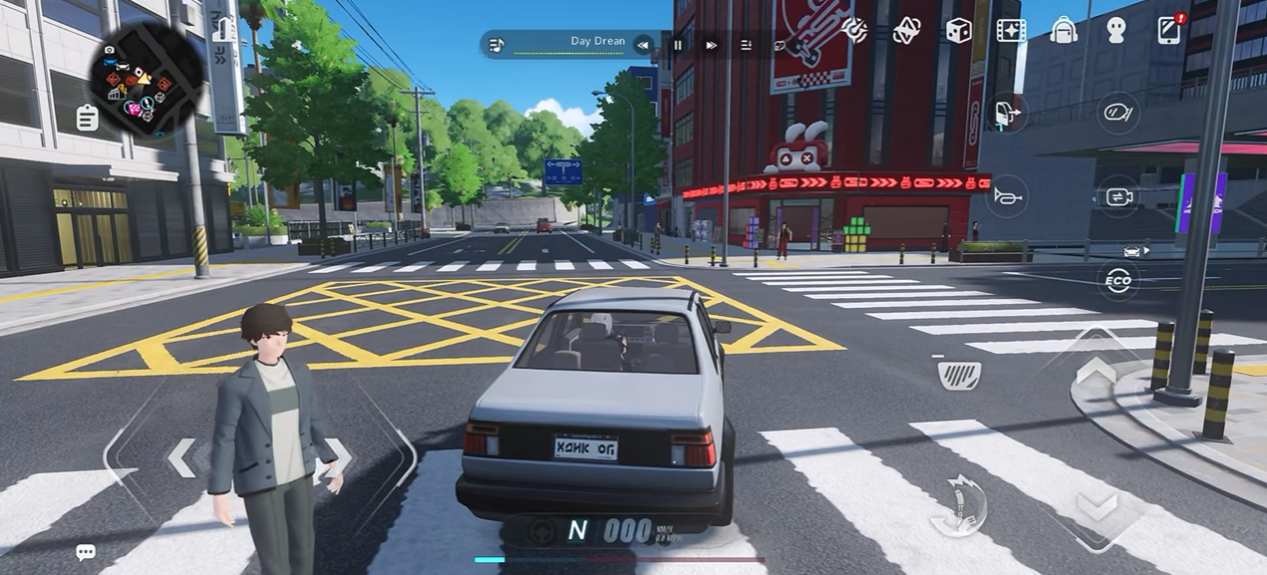Viewport: 1267px width, 575px height.
Task: Switch the camera view
Action: click(x=1118, y=196)
